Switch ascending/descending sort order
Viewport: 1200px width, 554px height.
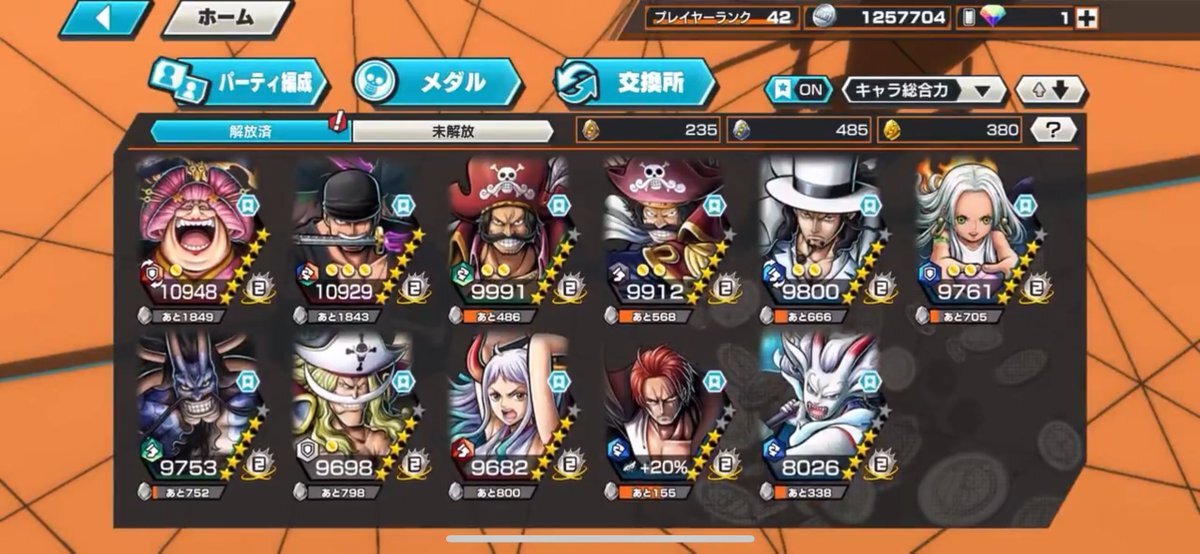1051,90
